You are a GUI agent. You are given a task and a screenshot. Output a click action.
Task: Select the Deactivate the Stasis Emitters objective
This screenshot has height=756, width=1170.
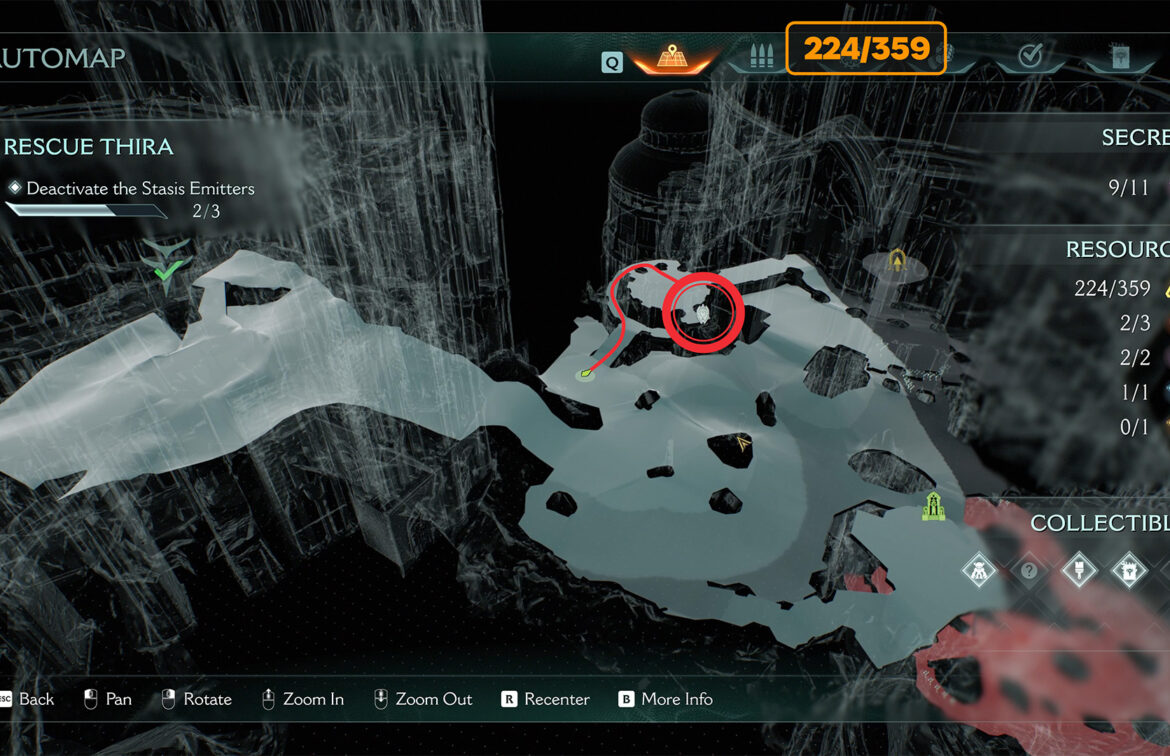point(140,188)
